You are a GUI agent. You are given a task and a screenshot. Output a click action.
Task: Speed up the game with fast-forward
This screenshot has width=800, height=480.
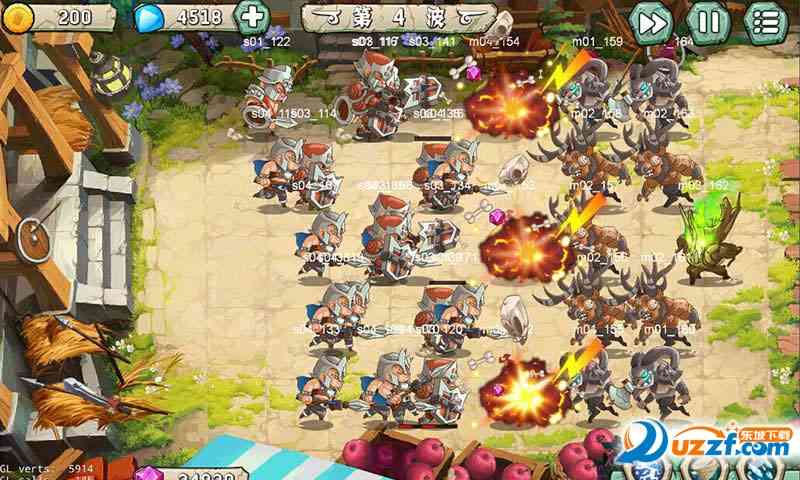(652, 22)
